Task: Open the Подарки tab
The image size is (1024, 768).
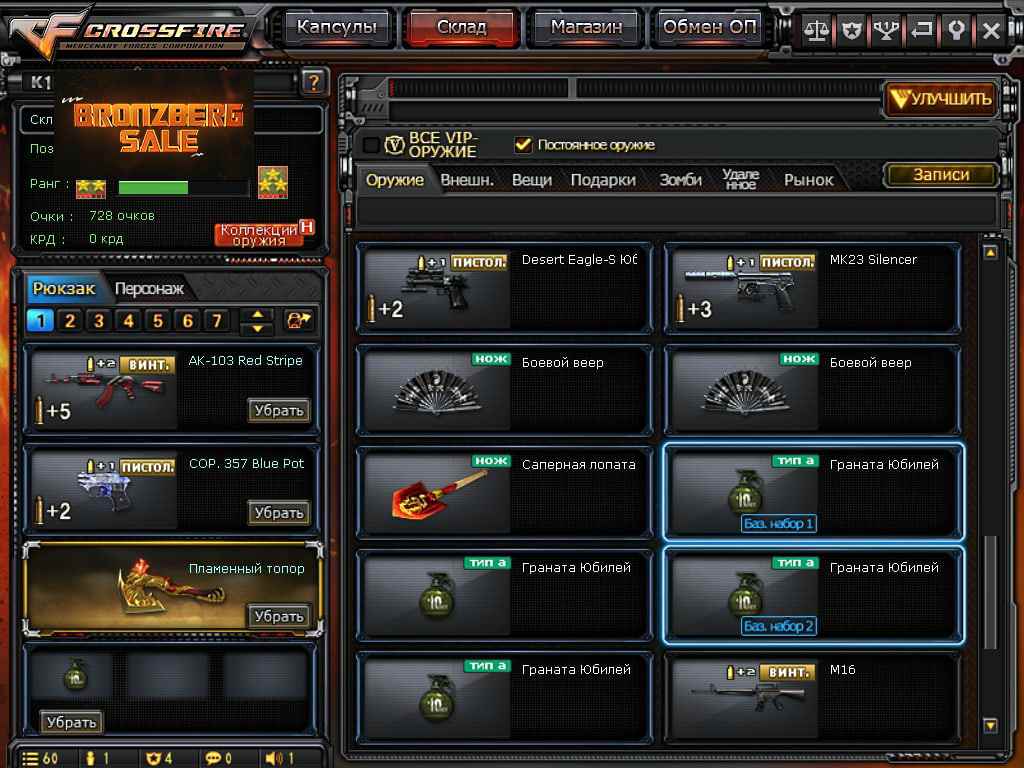Action: tap(603, 180)
